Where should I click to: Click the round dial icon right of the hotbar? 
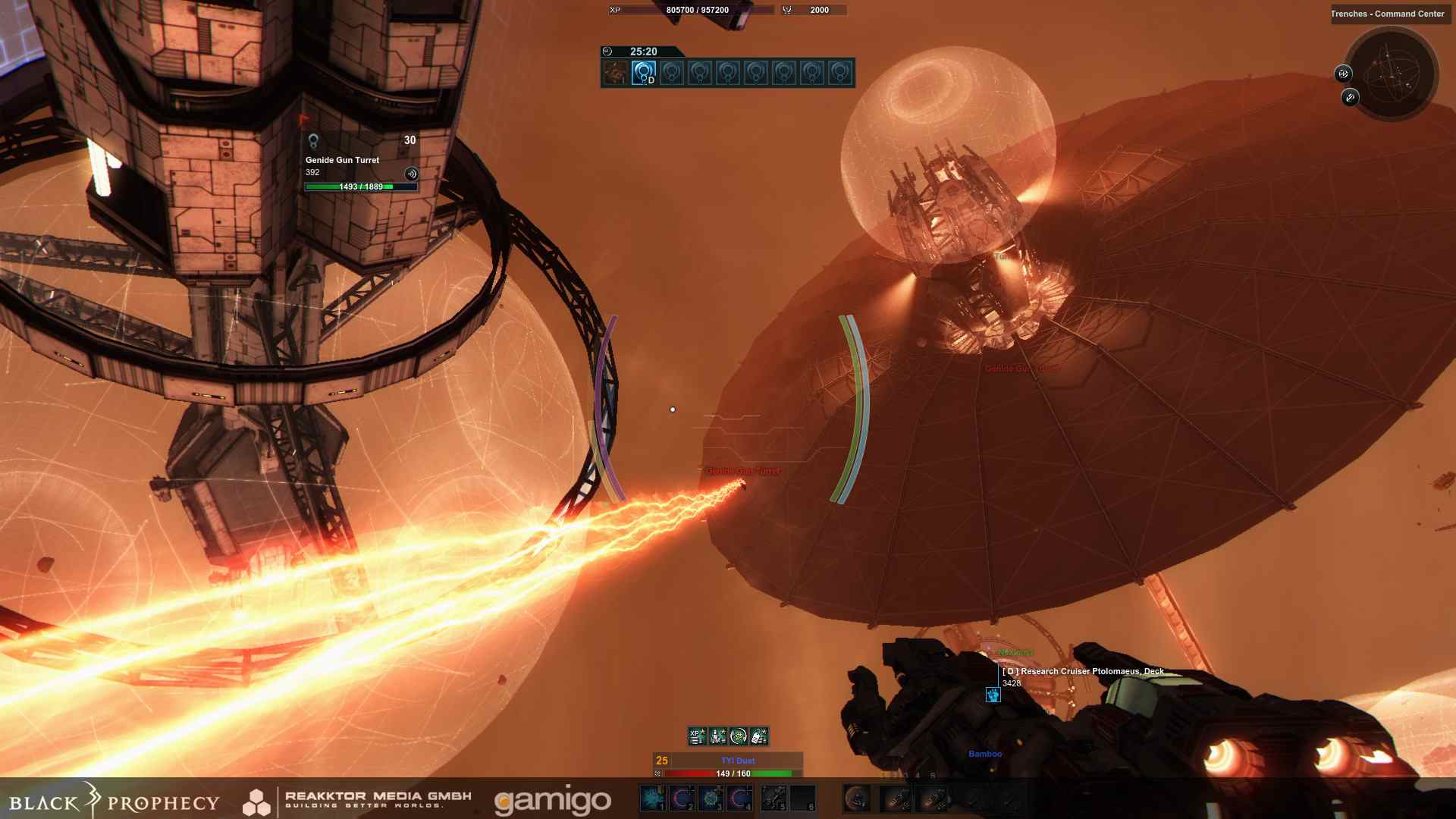point(857,798)
